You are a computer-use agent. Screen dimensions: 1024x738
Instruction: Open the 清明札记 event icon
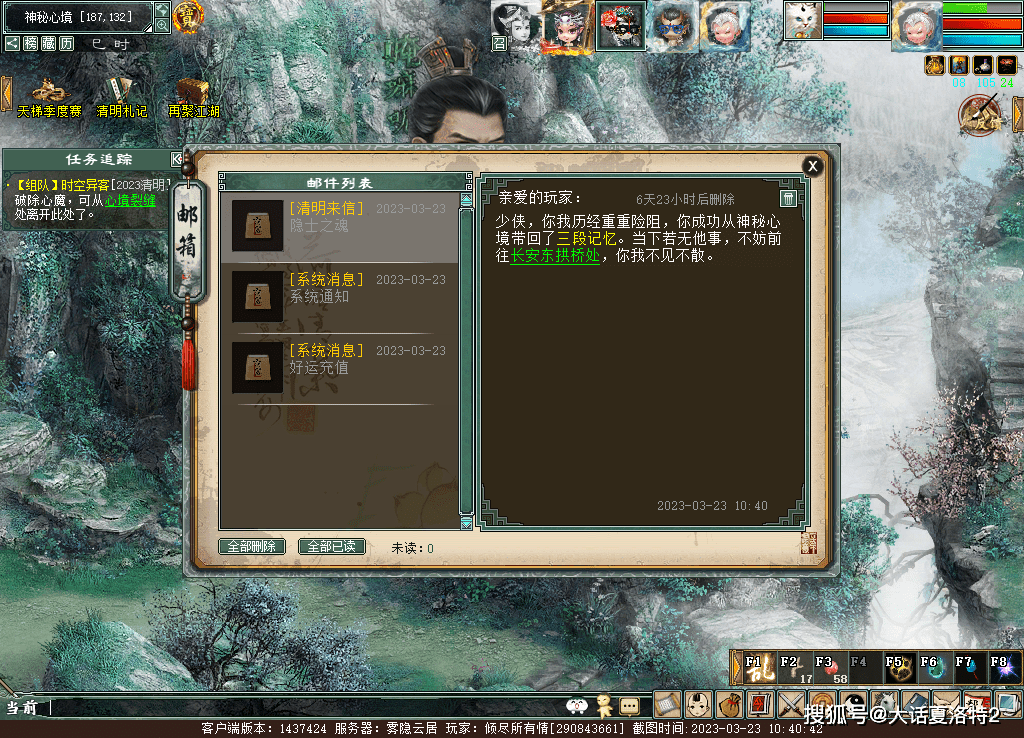(121, 93)
